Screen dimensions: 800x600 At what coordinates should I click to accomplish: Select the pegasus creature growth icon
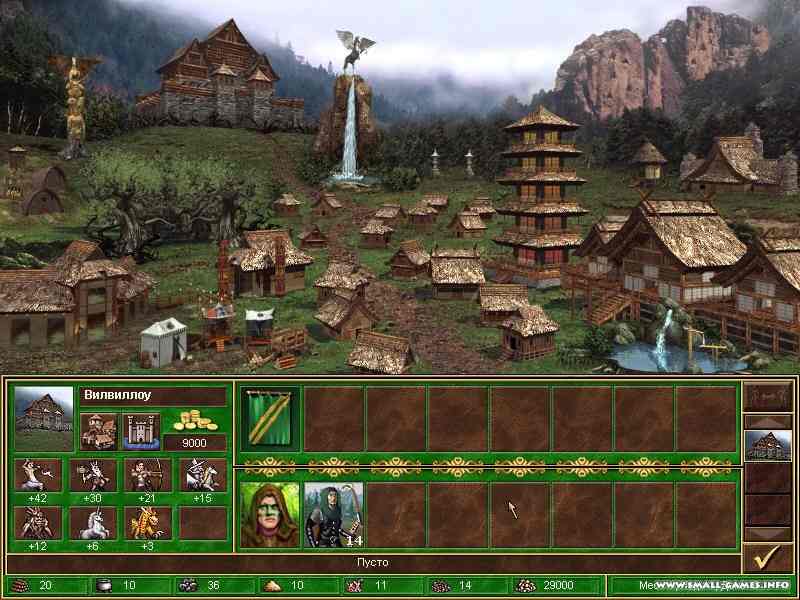202,475
